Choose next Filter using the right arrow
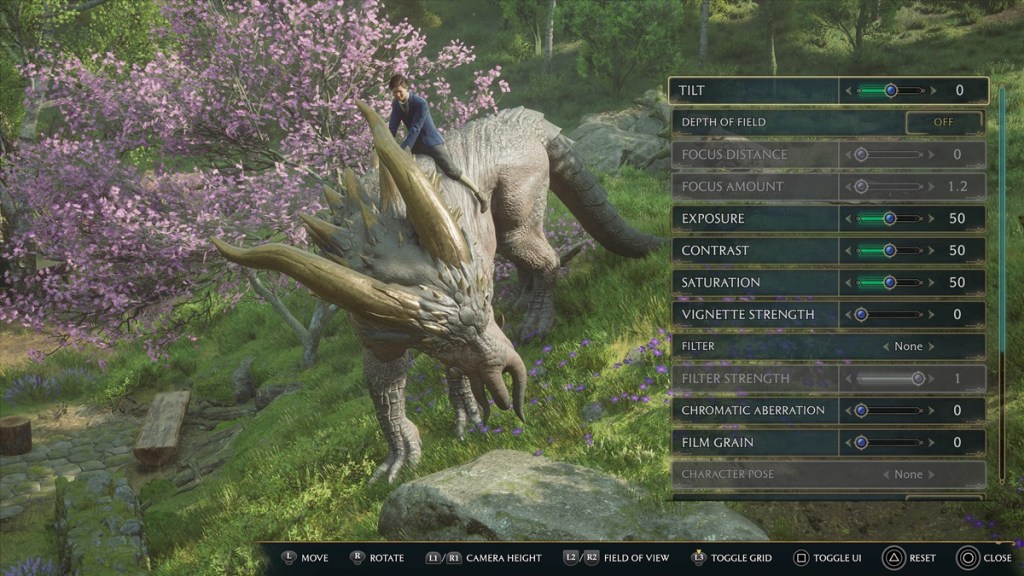The height and width of the screenshot is (576, 1024). 931,346
